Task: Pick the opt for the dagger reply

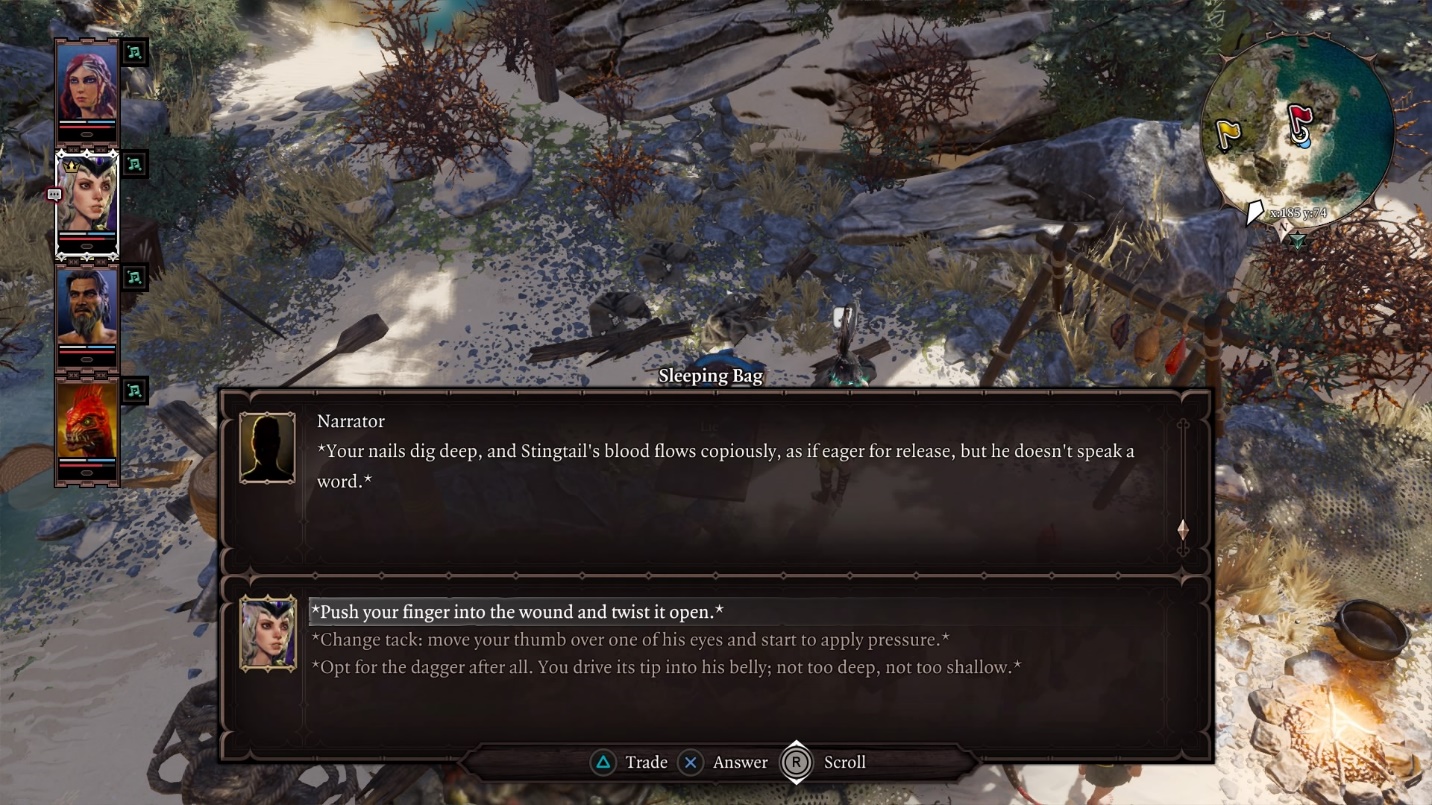Action: [x=665, y=667]
